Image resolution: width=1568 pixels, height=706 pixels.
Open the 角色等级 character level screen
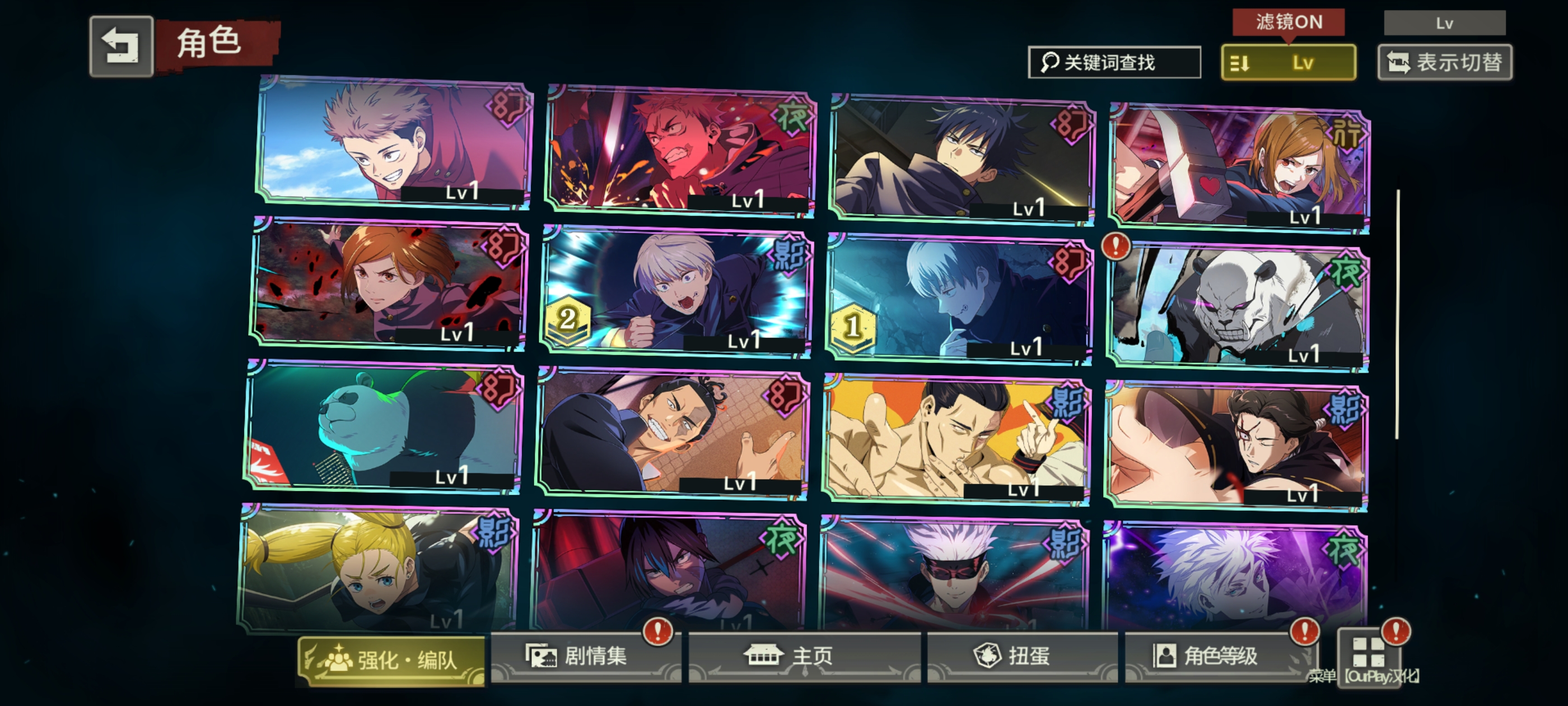click(x=1219, y=656)
